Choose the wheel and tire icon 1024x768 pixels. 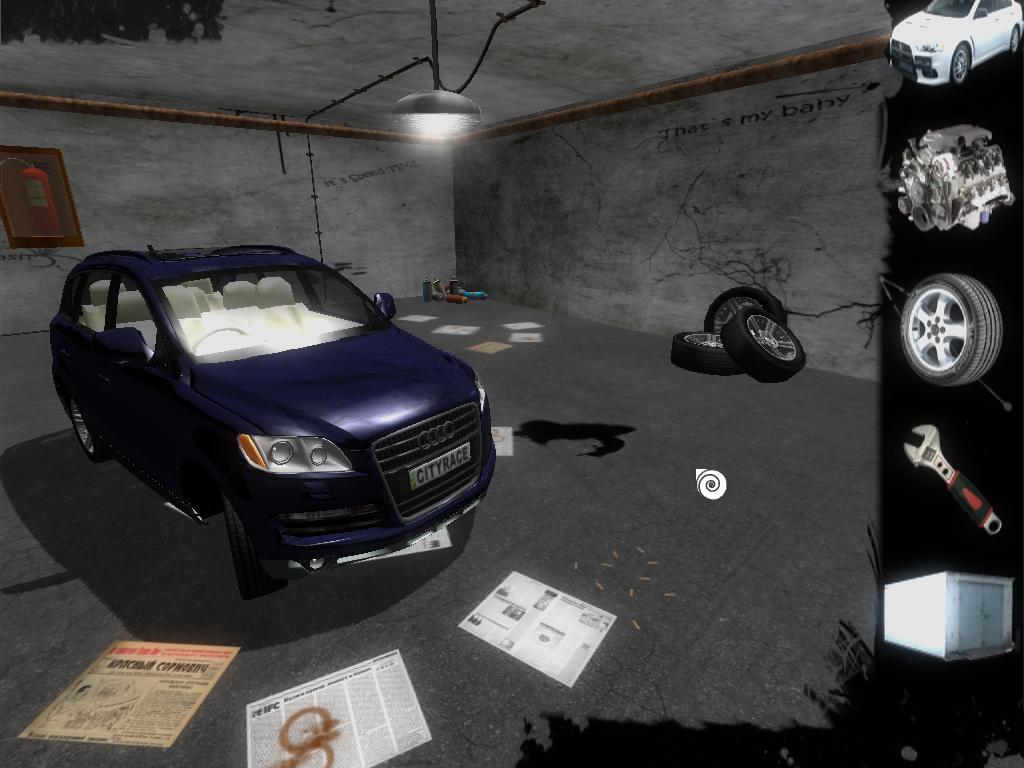tap(950, 329)
